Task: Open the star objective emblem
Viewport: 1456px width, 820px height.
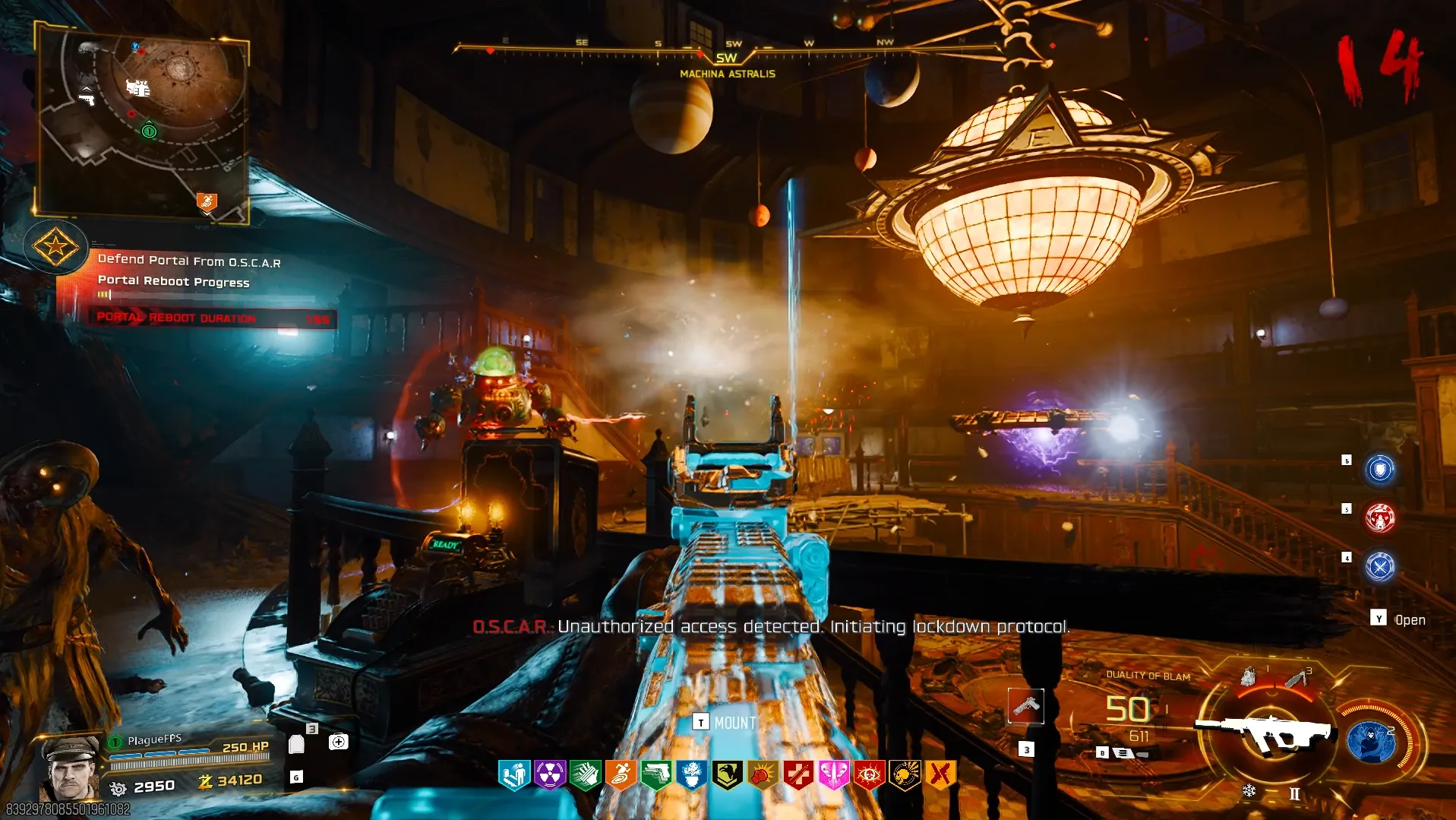Action: [x=55, y=246]
